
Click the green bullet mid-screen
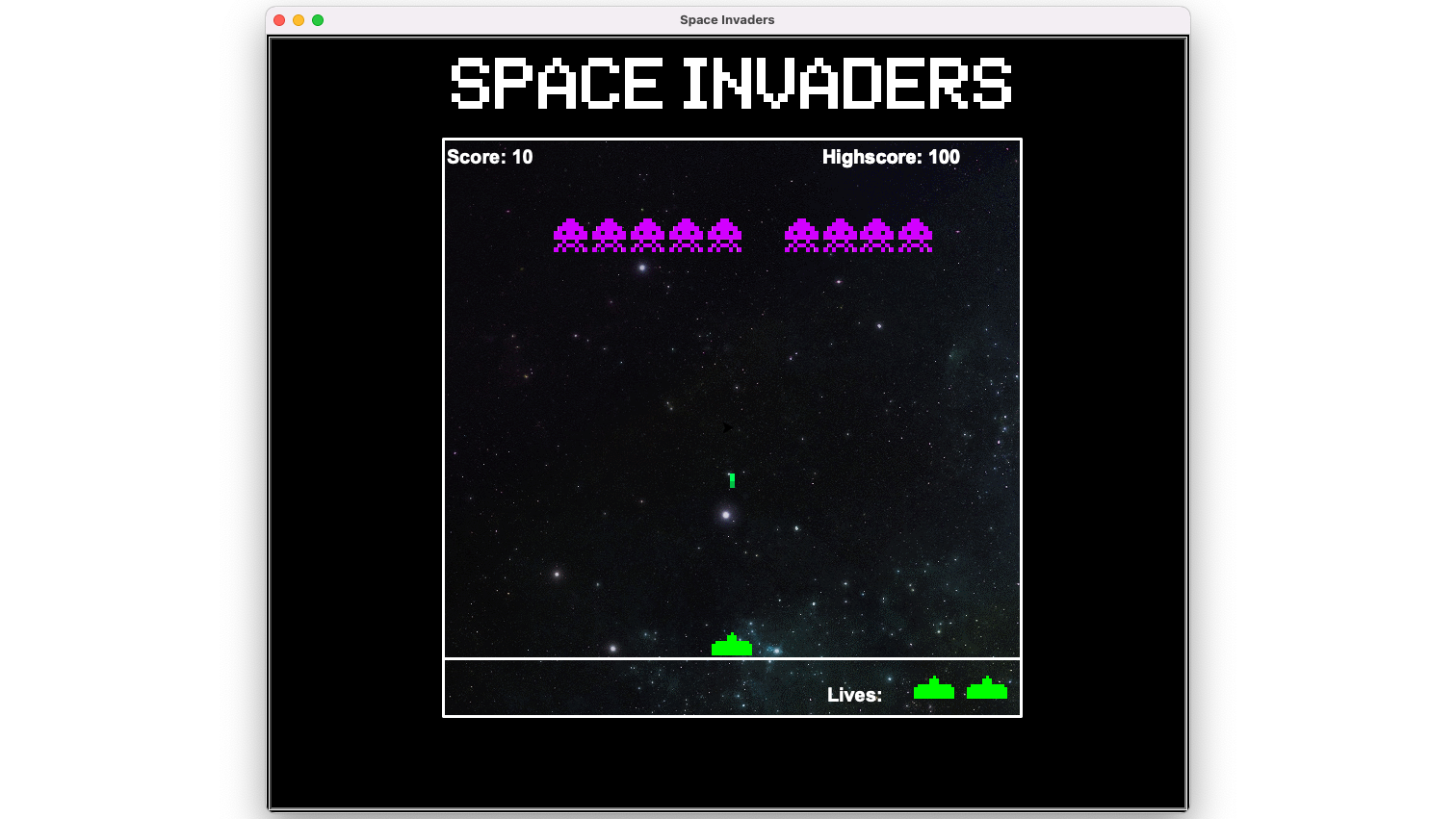click(731, 479)
